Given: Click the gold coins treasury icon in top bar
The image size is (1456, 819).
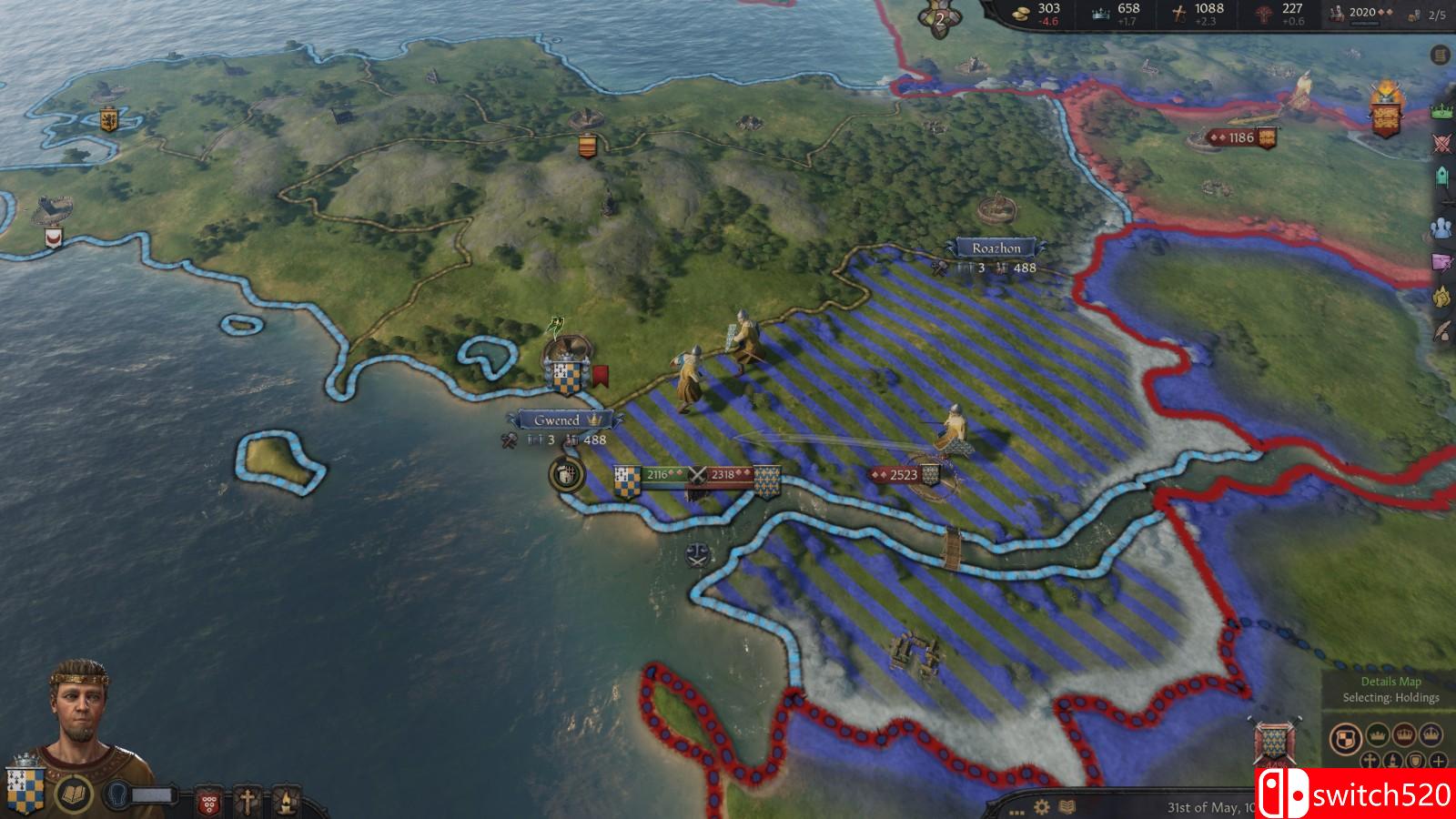Looking at the screenshot, I should tap(1019, 13).
